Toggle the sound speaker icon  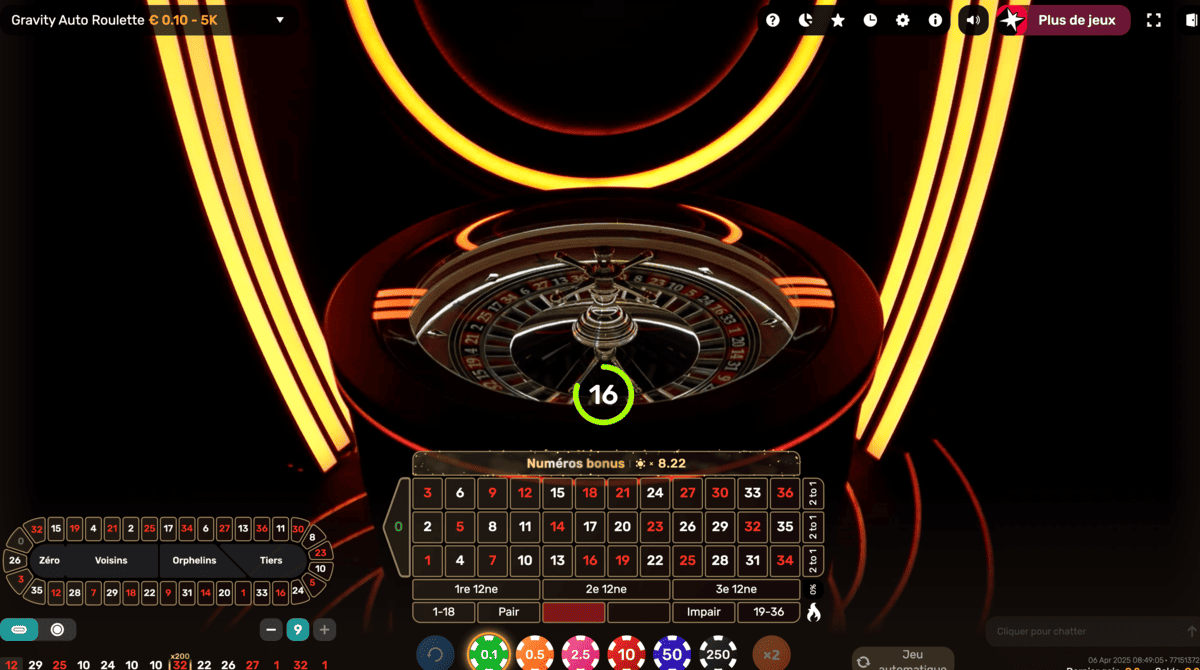(973, 20)
